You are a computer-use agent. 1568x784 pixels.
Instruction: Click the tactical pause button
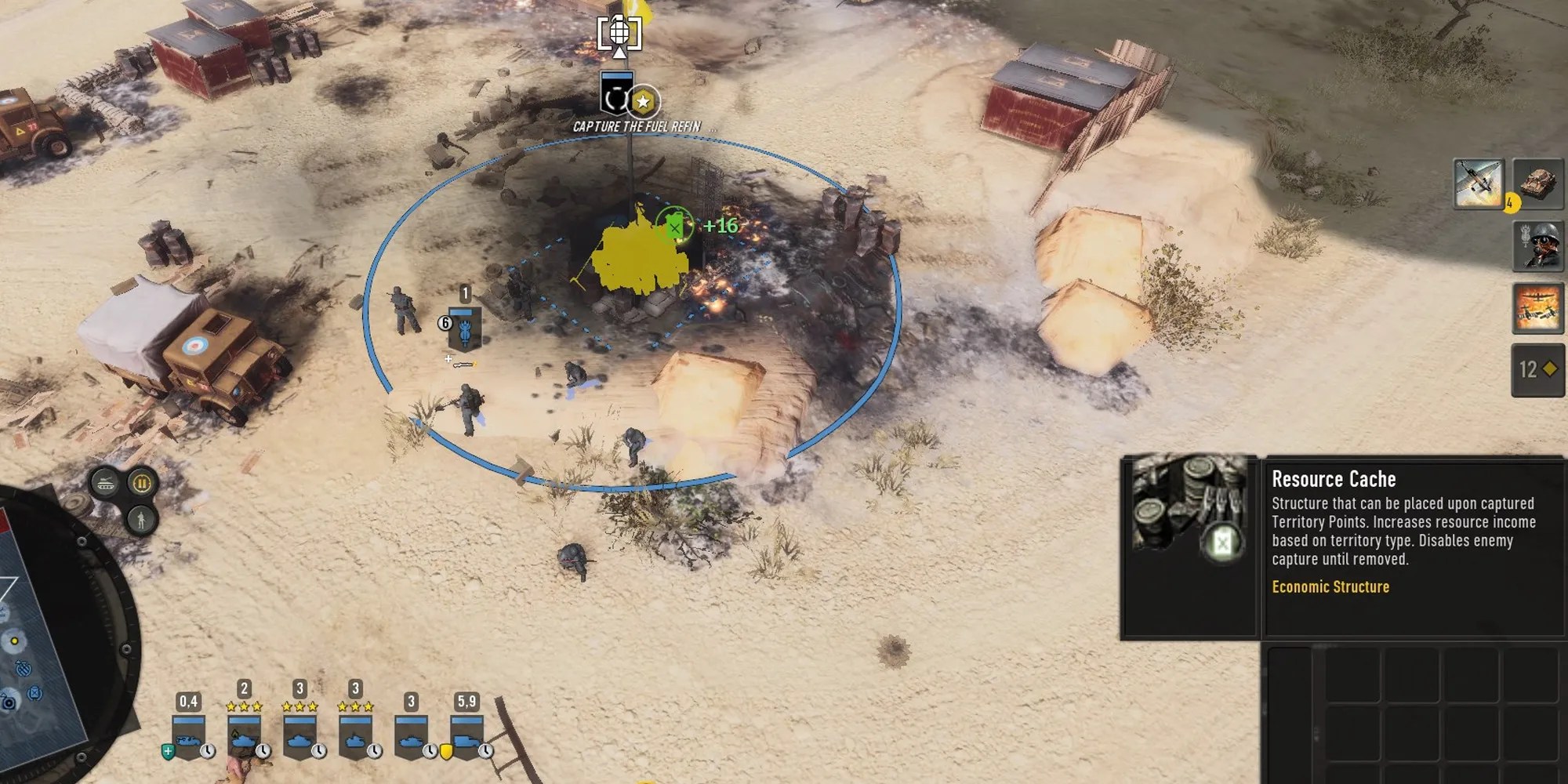pos(142,483)
